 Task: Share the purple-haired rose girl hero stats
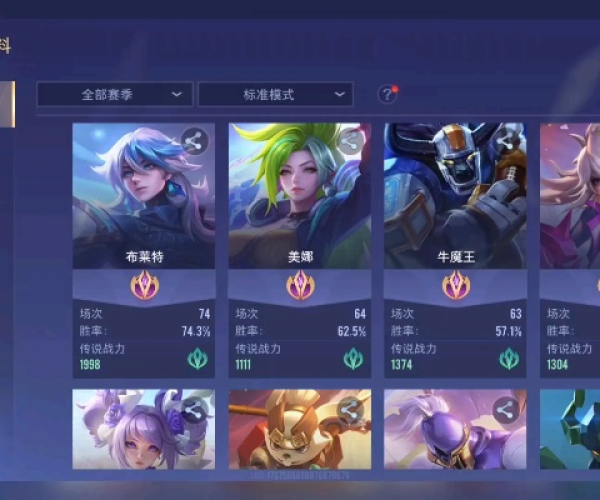coord(194,408)
